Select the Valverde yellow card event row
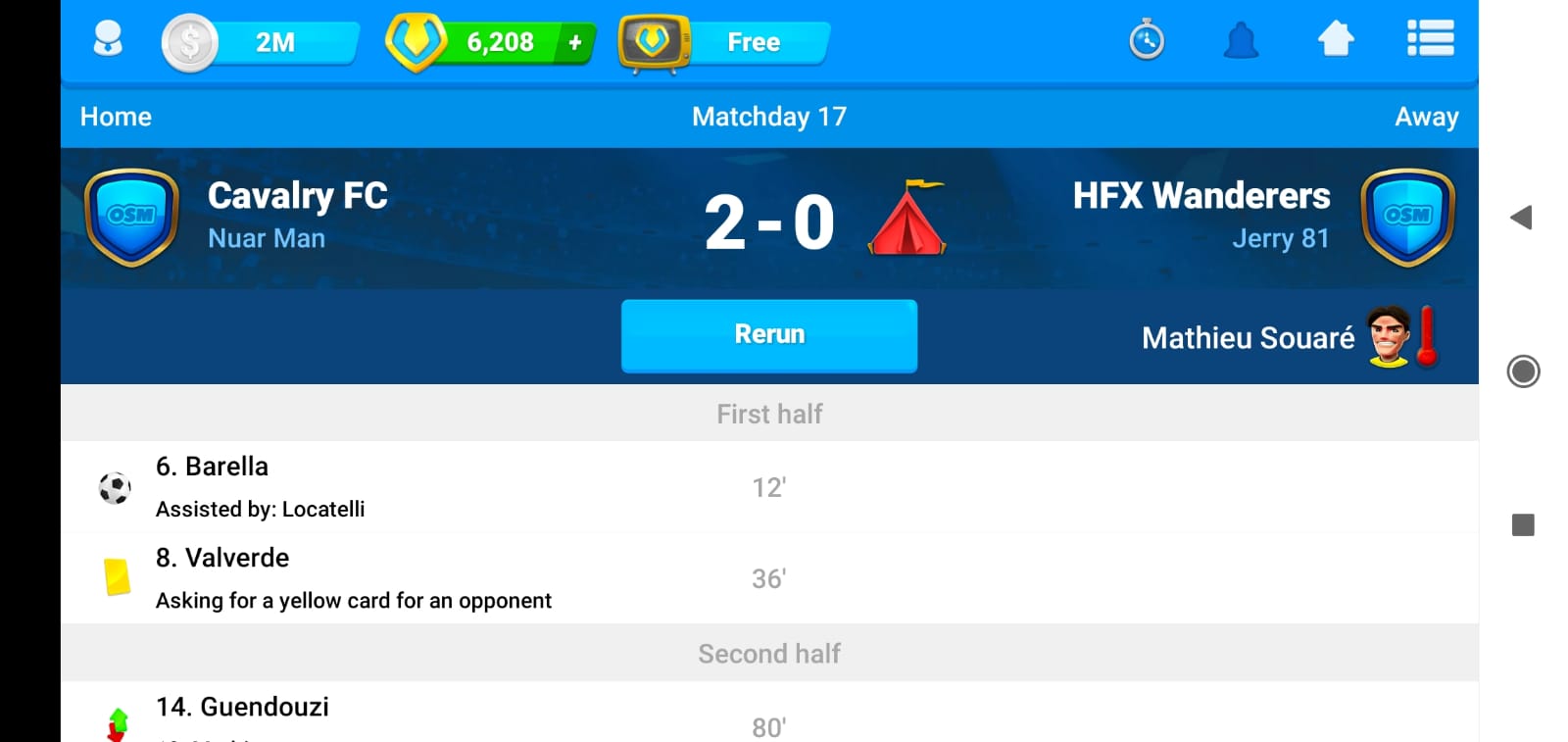This screenshot has height=742, width=1568. [769, 578]
